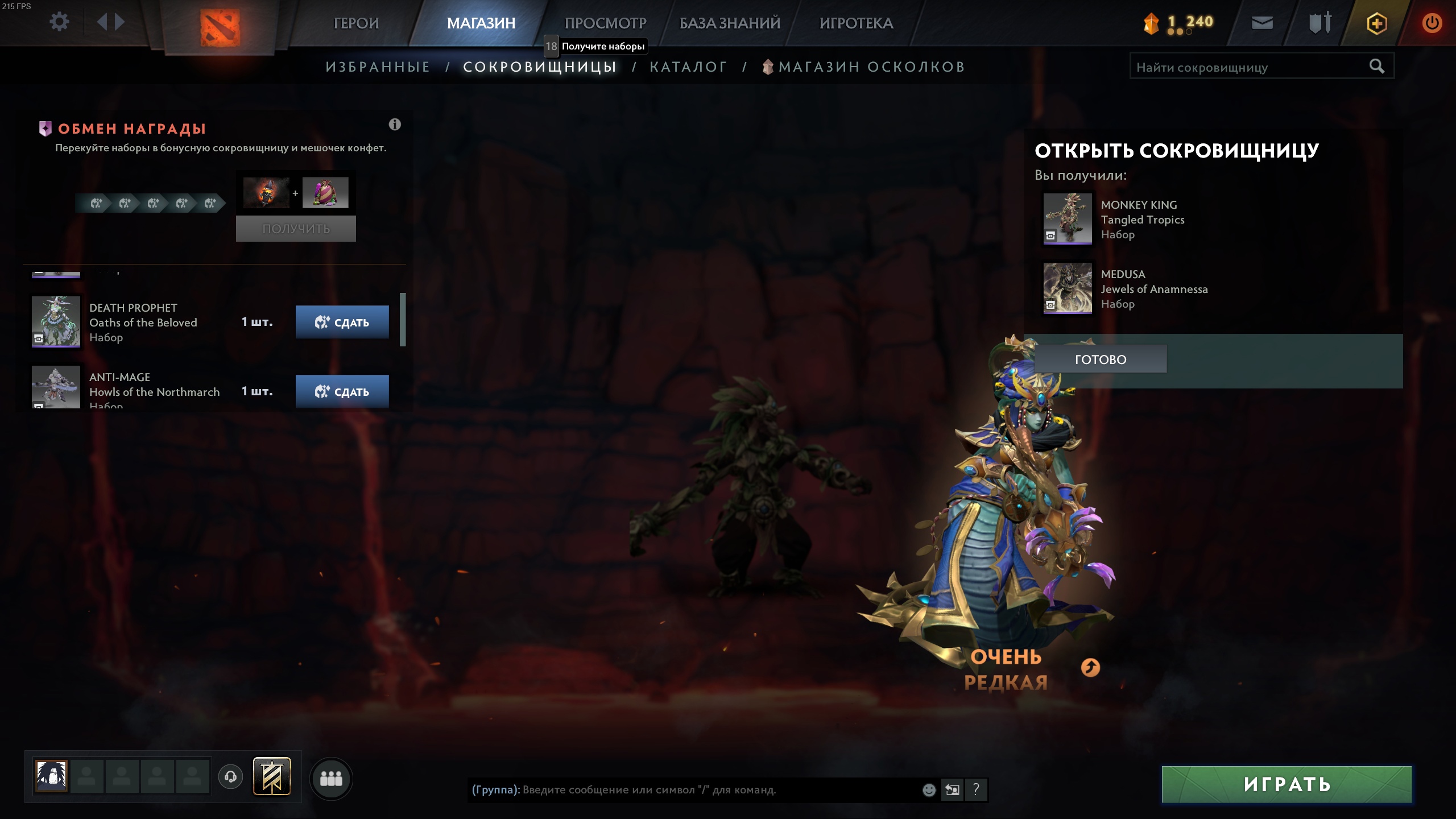The height and width of the screenshot is (819, 1456).
Task: Switch to the СОКРОВИЩНИЦЫ tab
Action: tap(539, 66)
